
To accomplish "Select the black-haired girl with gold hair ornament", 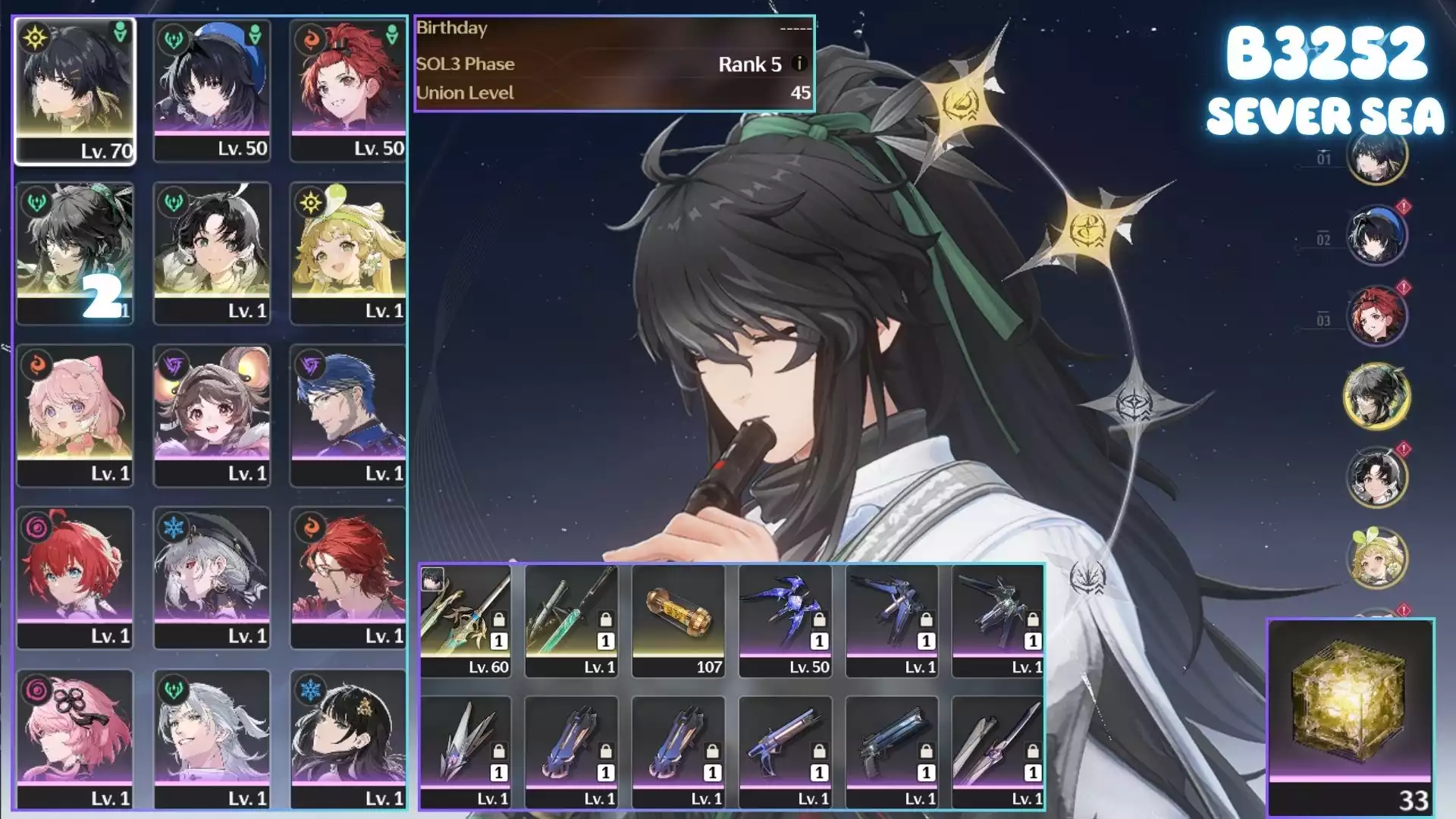I will tap(348, 739).
